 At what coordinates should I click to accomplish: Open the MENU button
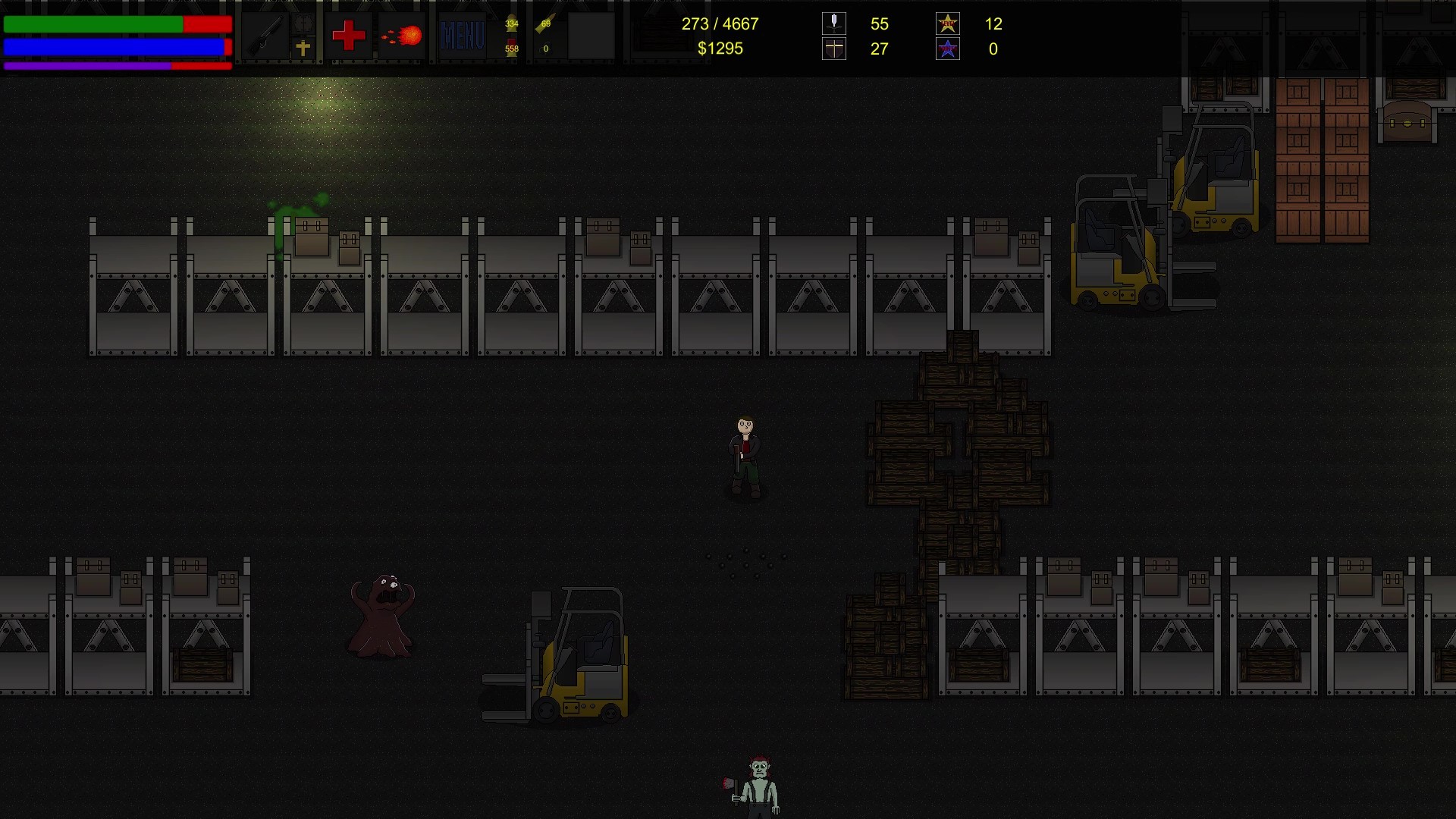(462, 36)
